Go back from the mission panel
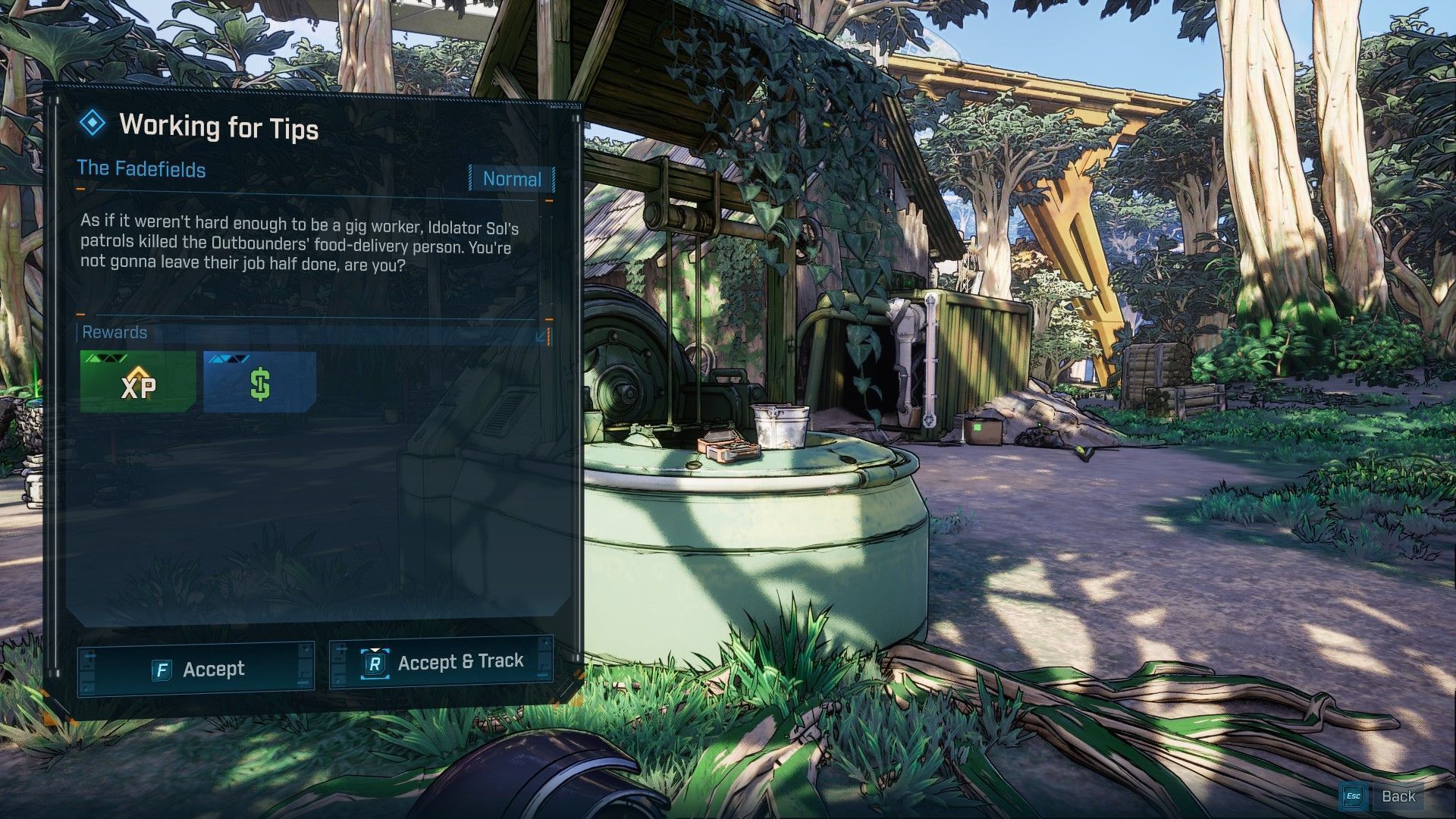Screen dimensions: 1456x819 1381,795
